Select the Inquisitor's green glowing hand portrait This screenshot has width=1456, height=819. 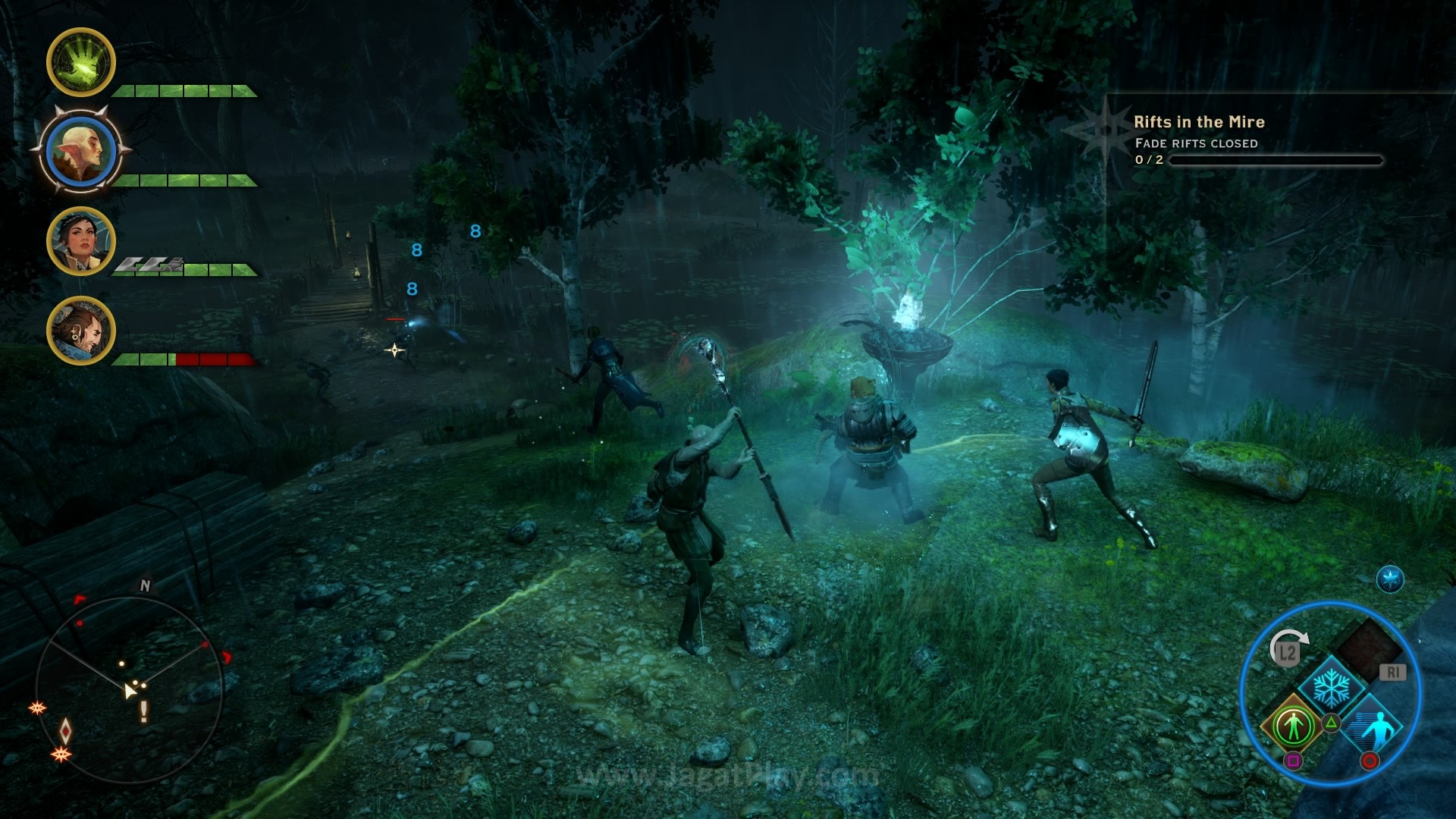pyautogui.click(x=81, y=62)
